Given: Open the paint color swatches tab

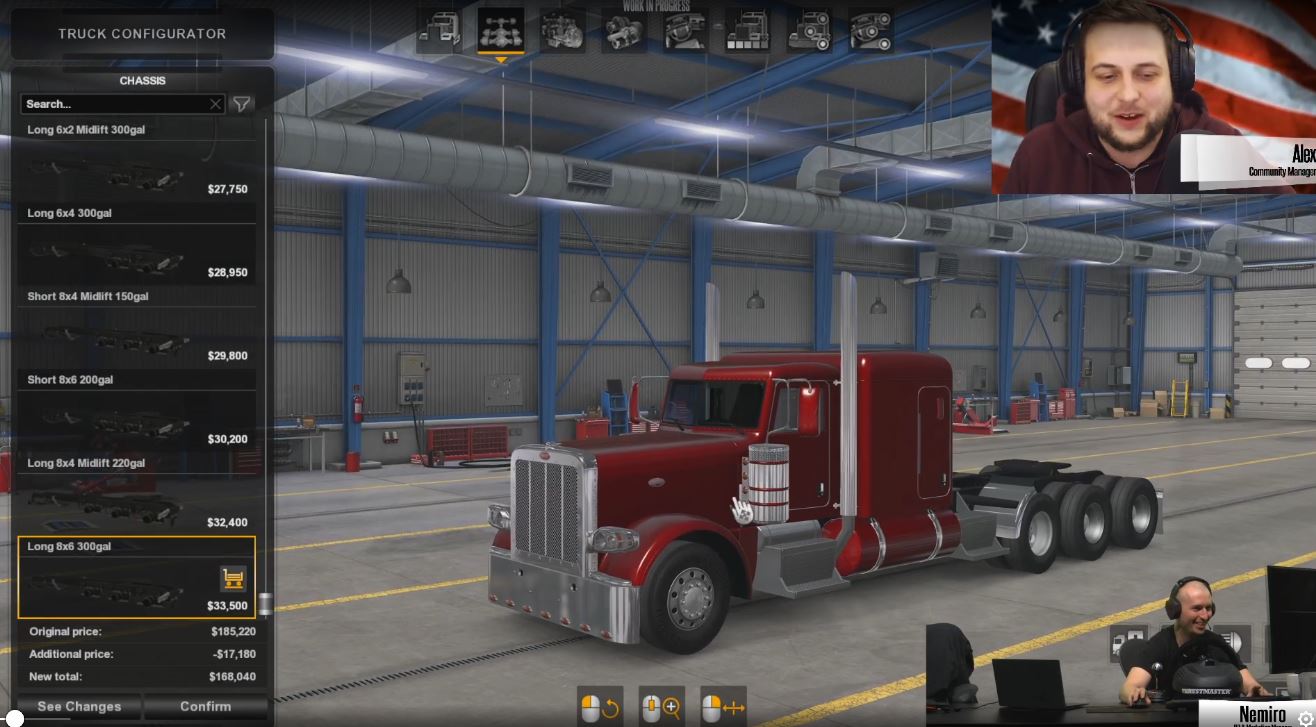Looking at the screenshot, I should click(x=748, y=30).
